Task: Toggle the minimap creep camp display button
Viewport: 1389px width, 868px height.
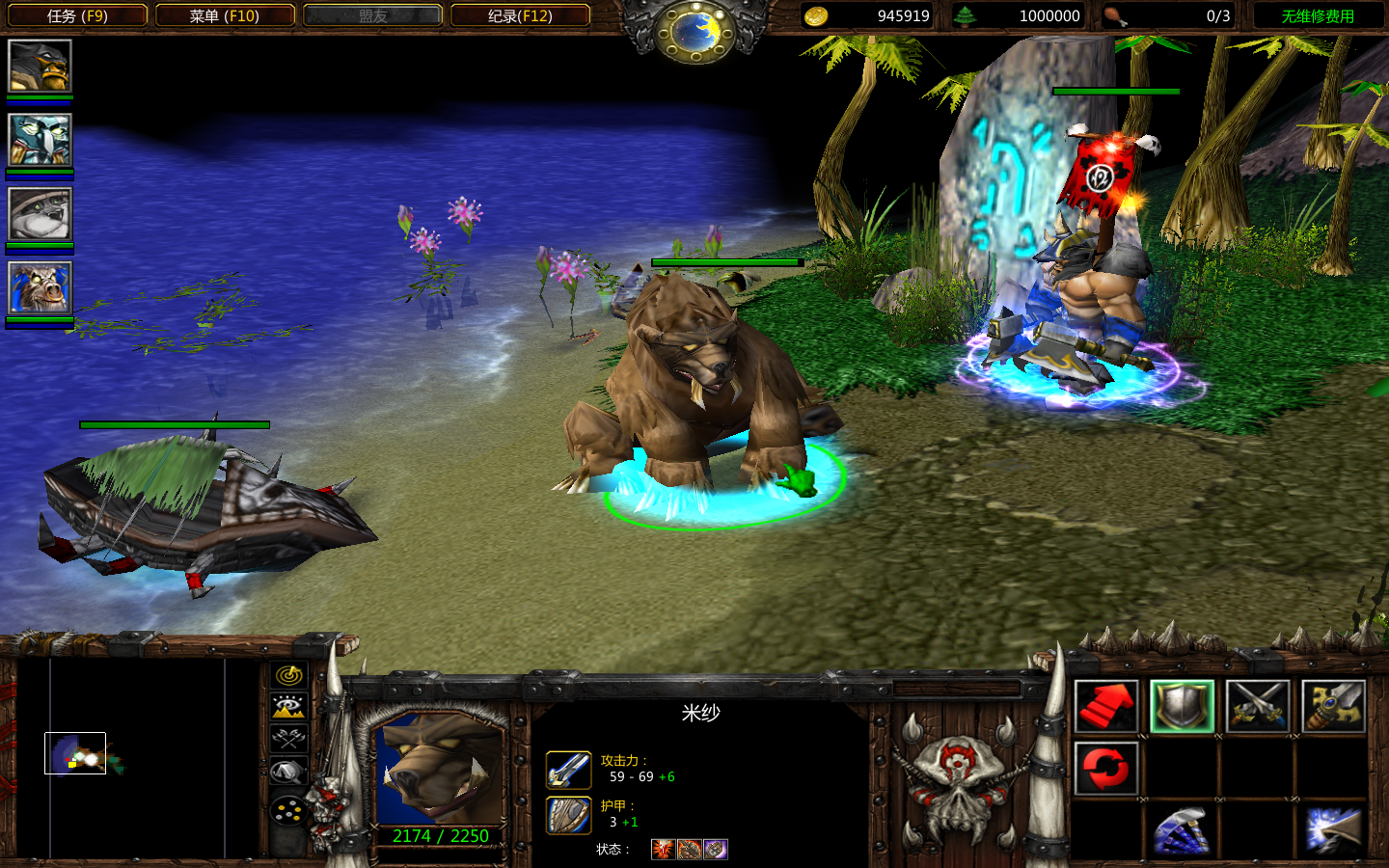Action: pos(288,772)
